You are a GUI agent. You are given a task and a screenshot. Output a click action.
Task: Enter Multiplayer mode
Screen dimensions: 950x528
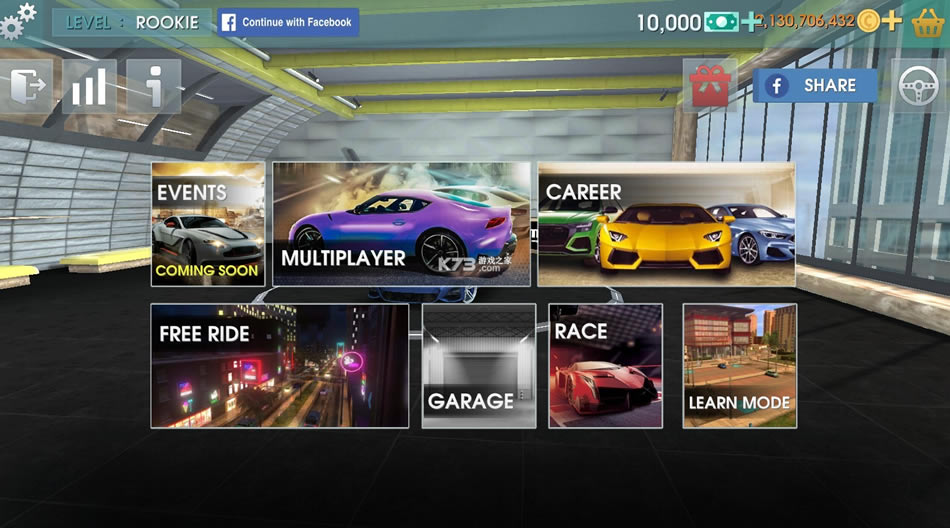[401, 224]
